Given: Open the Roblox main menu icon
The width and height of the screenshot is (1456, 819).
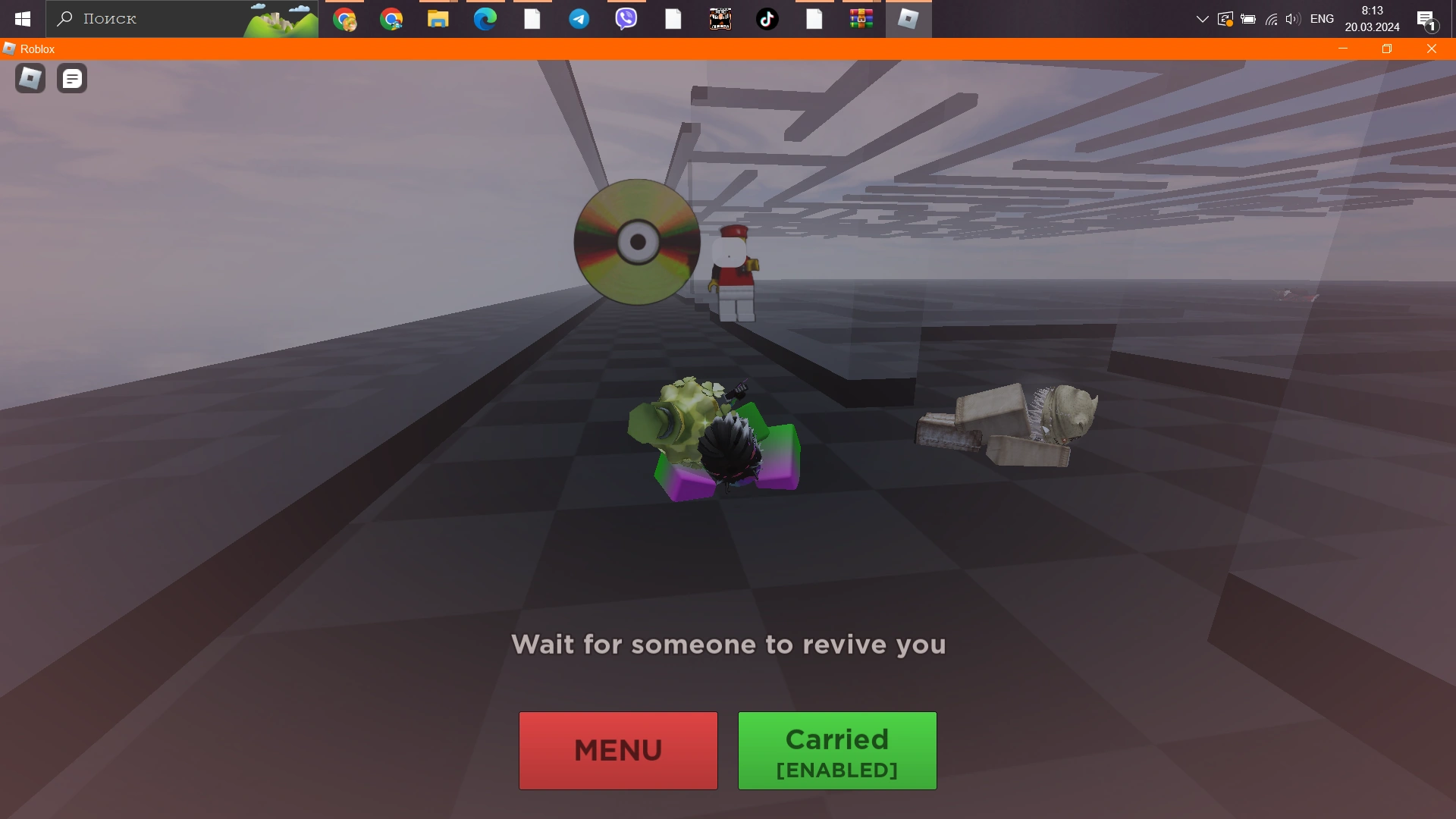Looking at the screenshot, I should tap(29, 78).
